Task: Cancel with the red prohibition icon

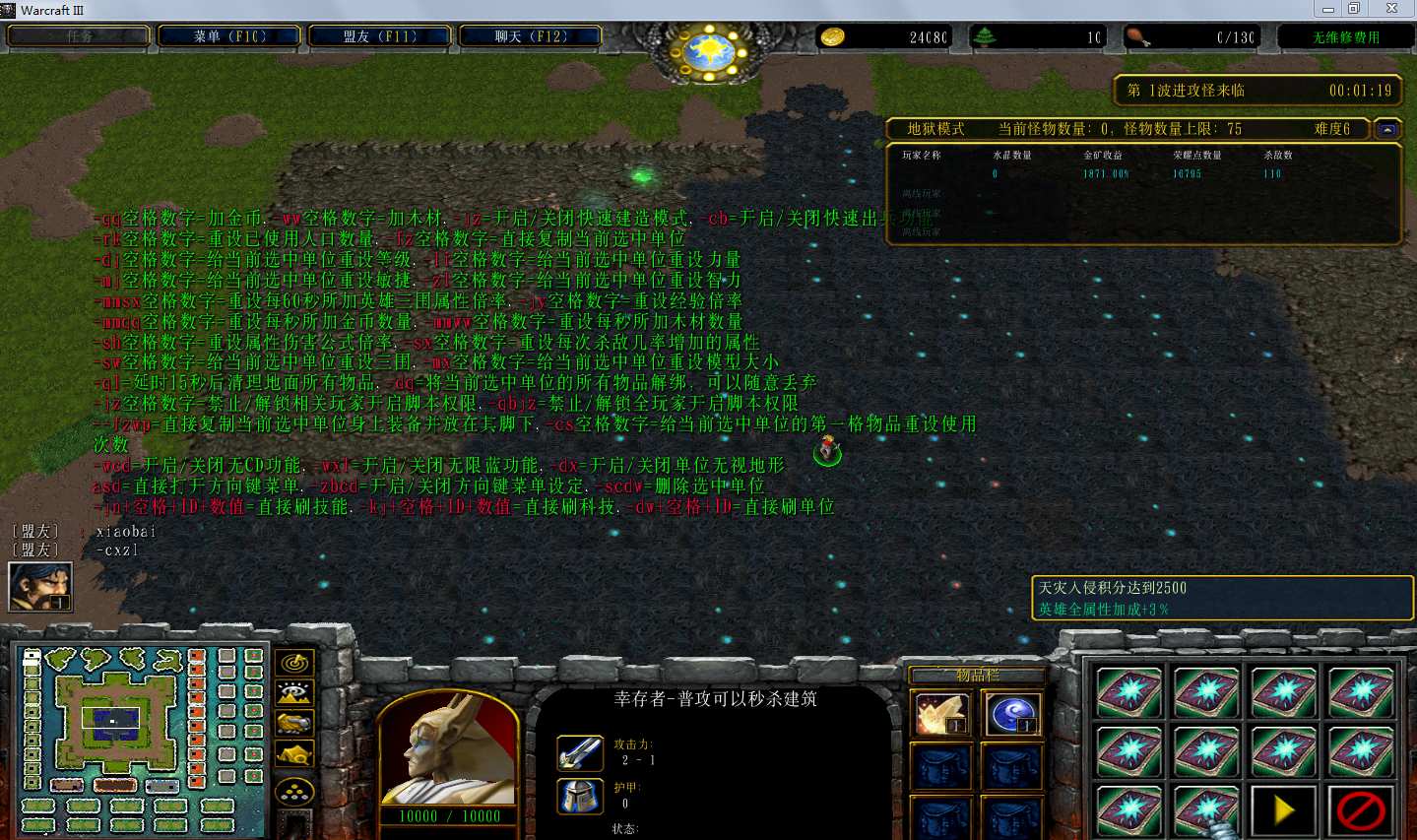Action: (1361, 810)
